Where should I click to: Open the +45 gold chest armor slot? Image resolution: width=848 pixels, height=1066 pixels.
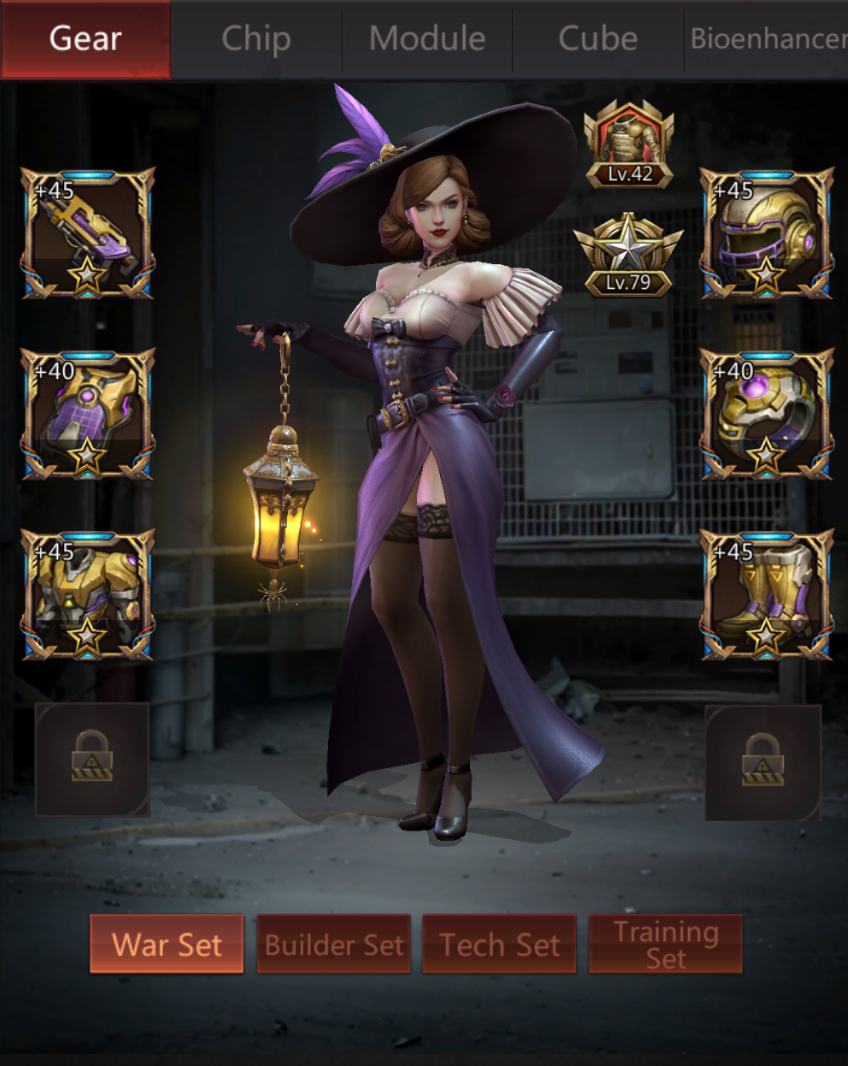[x=88, y=596]
